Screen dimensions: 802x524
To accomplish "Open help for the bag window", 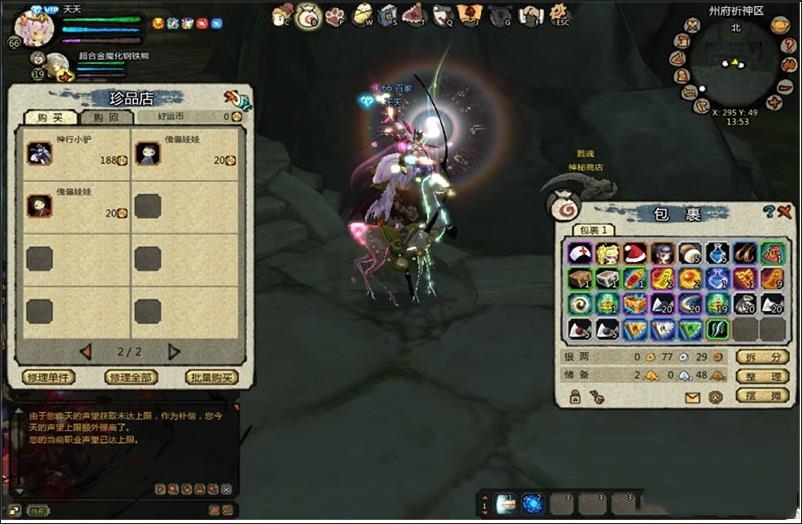I will [x=768, y=211].
